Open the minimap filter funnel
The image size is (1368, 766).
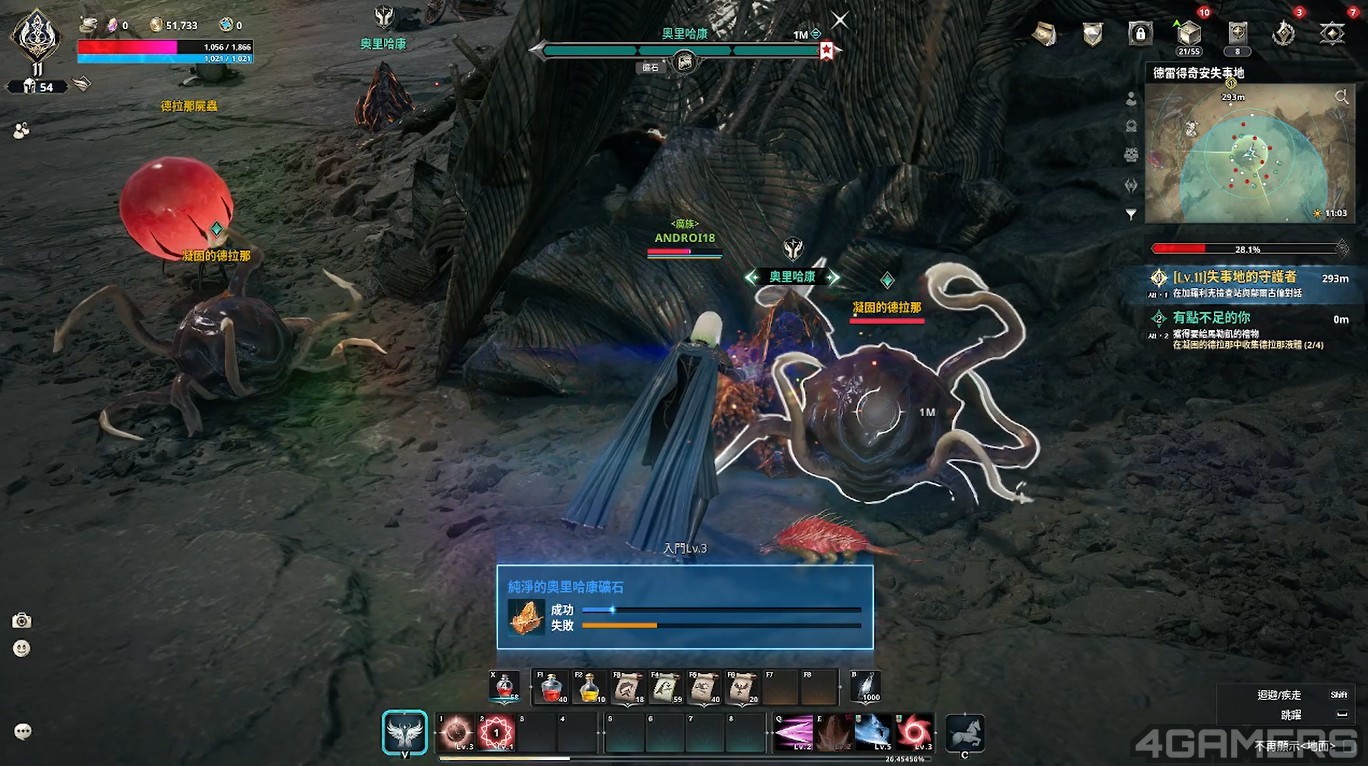tap(1131, 214)
